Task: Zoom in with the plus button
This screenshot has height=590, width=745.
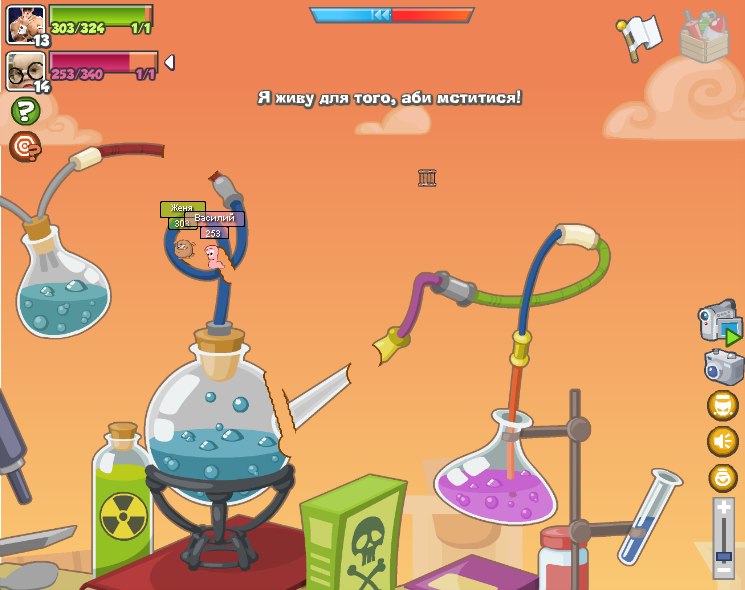Action: 723,508
